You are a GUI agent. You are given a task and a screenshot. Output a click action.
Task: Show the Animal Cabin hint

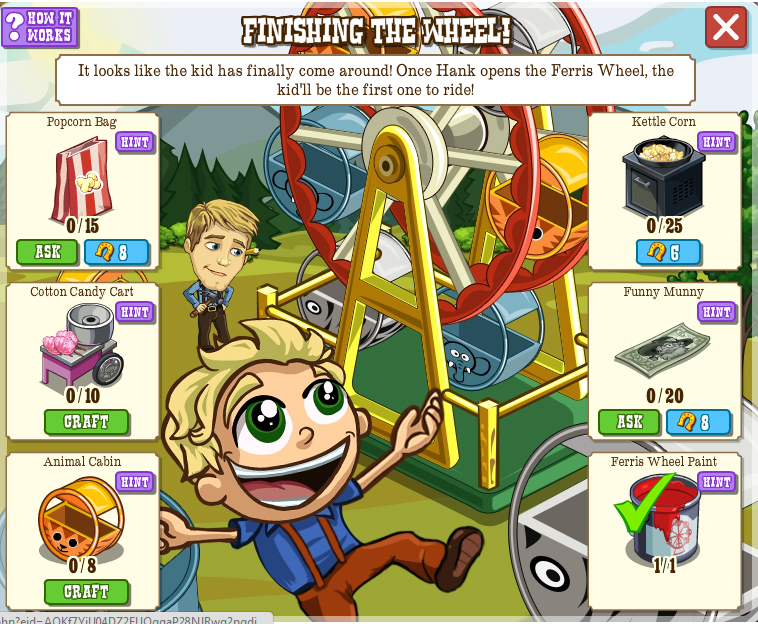pos(135,482)
